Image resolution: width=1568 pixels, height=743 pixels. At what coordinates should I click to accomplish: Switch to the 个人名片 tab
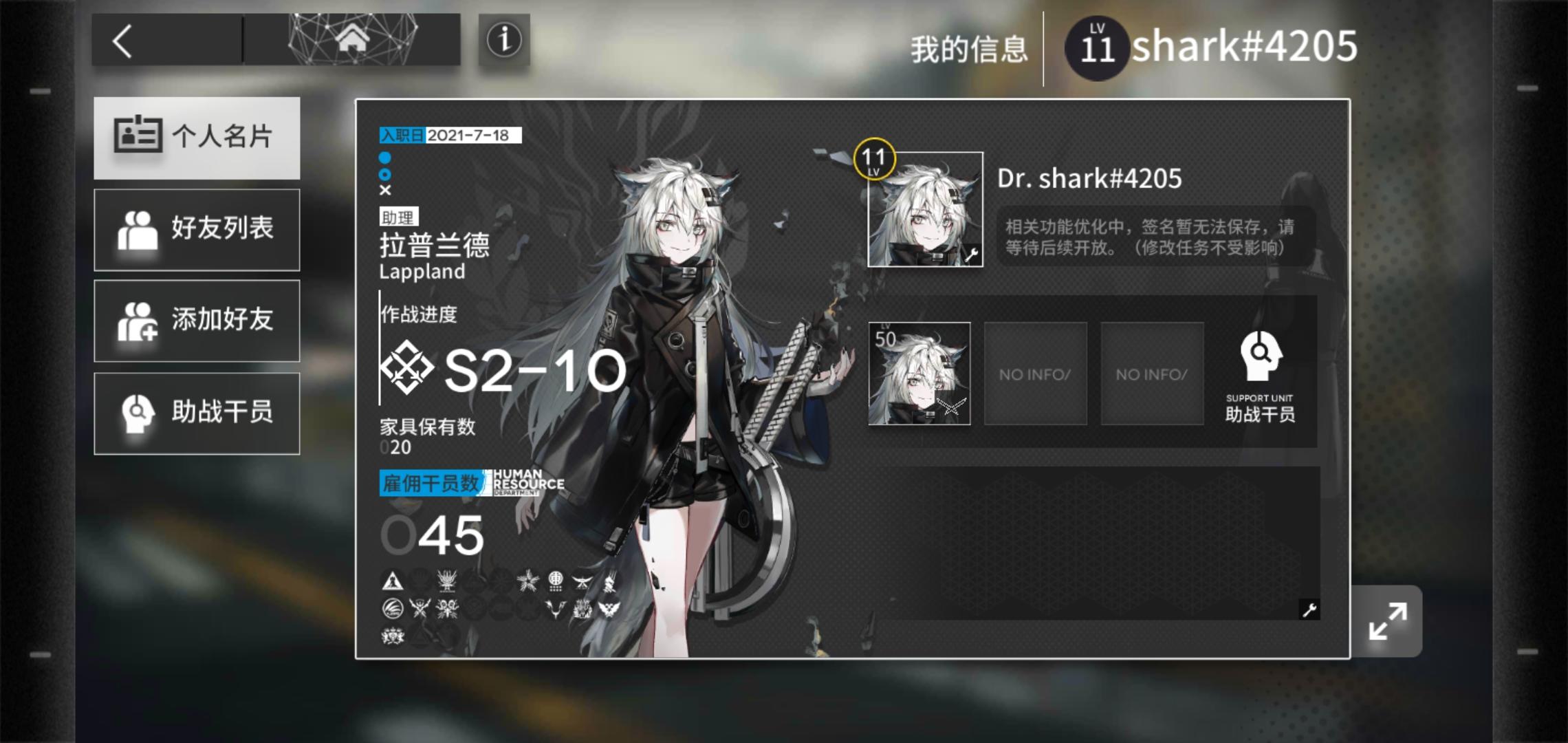pyautogui.click(x=197, y=137)
